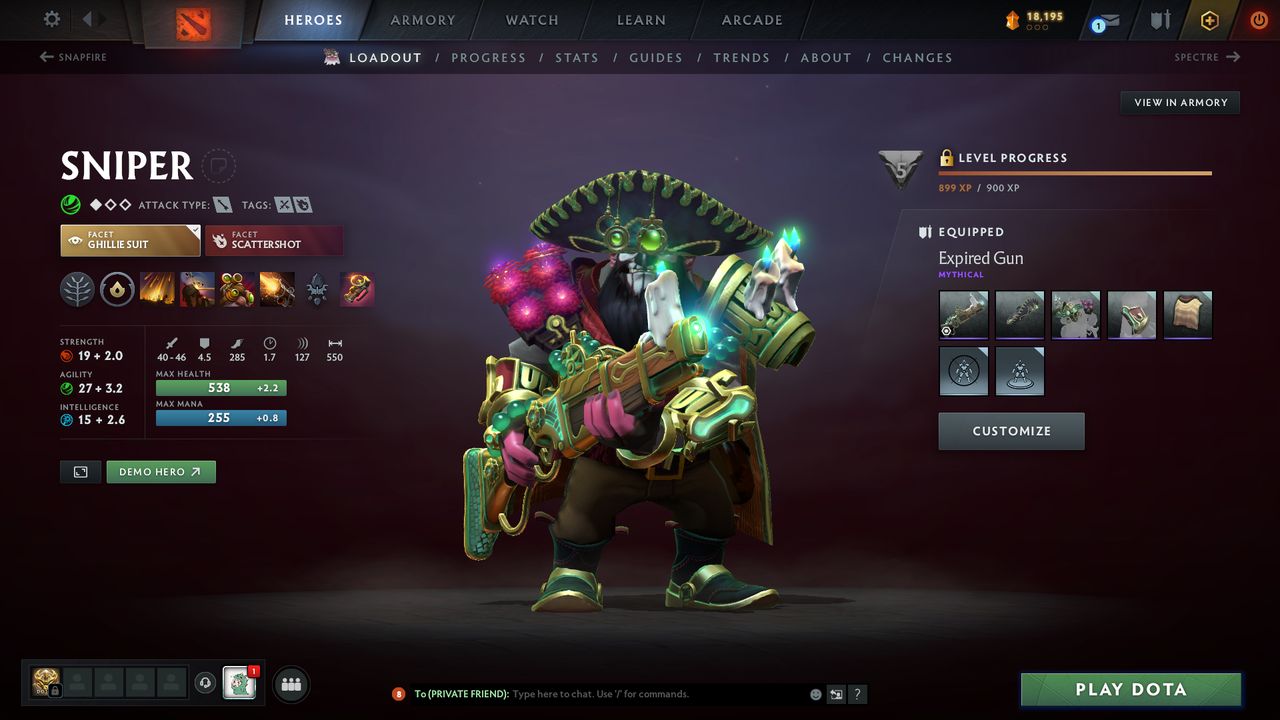Click the View in Armory button

point(1179,102)
